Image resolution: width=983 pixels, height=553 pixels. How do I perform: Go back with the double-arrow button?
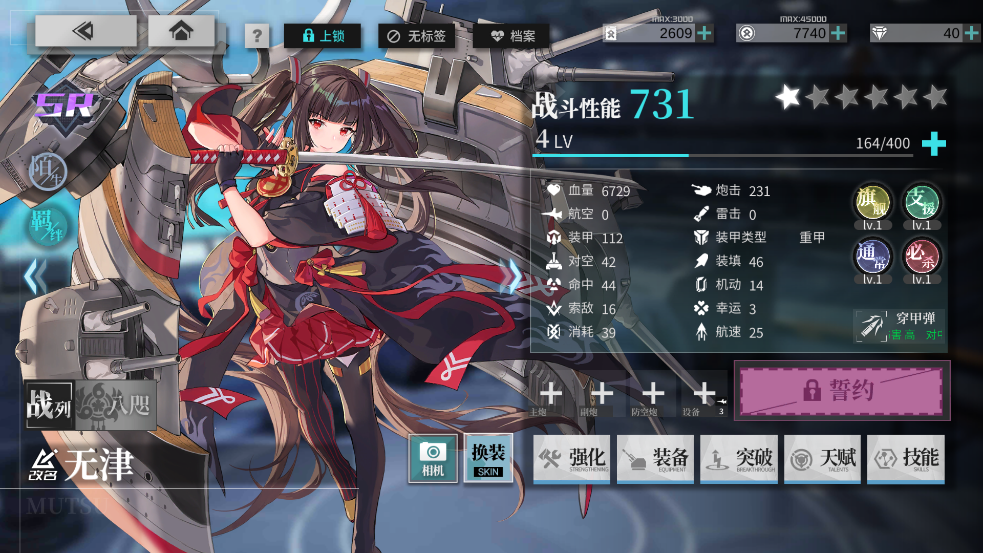[x=85, y=31]
